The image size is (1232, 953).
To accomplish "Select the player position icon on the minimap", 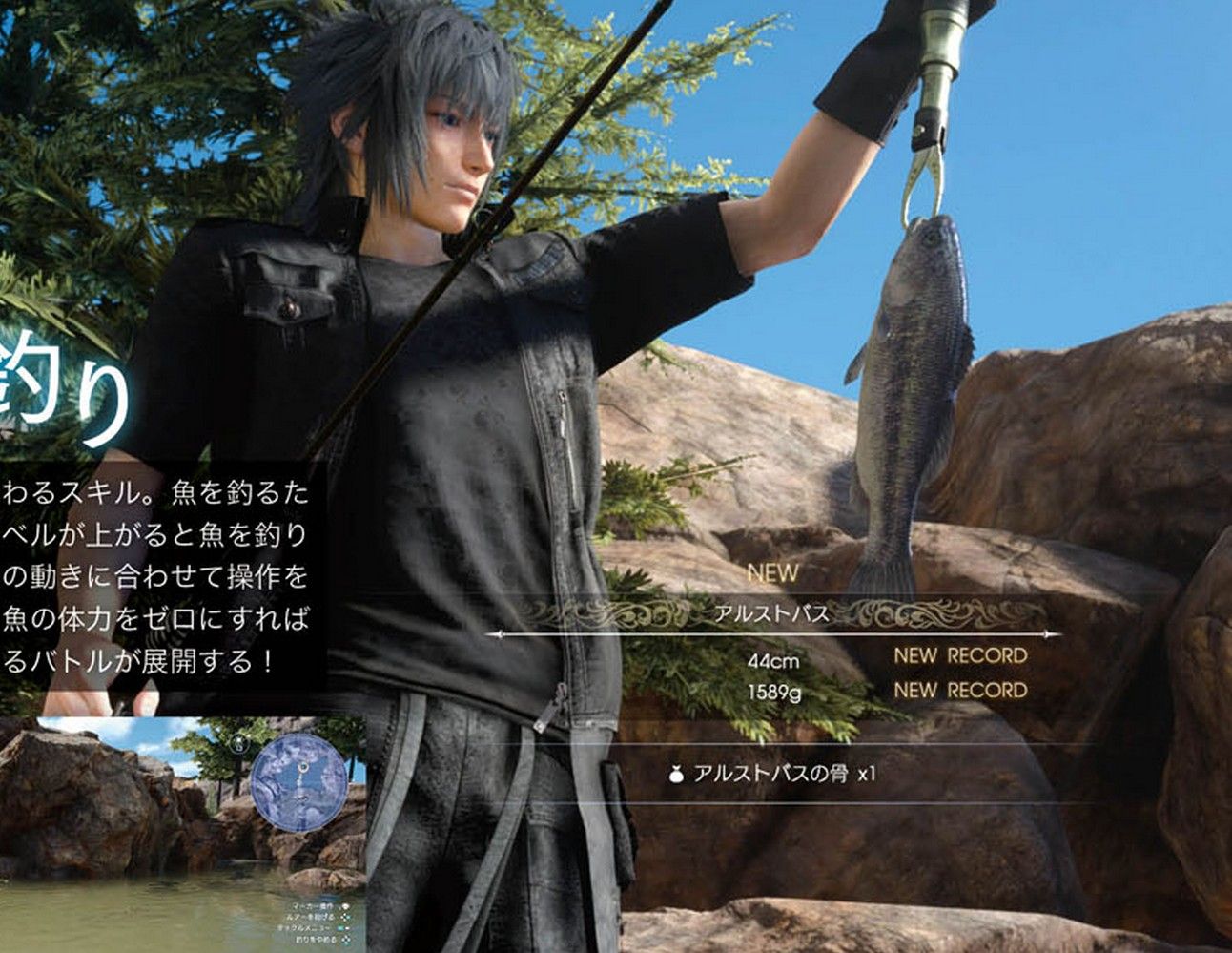I will [303, 798].
